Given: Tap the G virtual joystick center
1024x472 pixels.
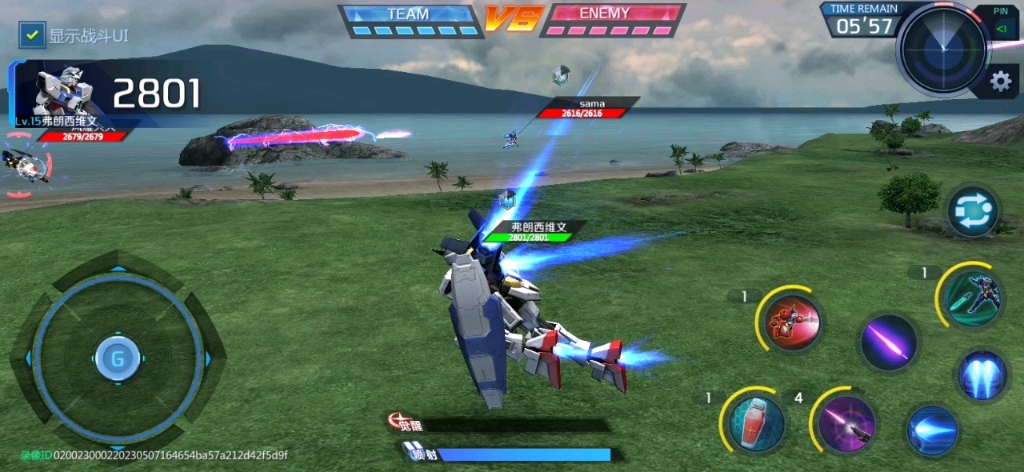Looking at the screenshot, I should pyautogui.click(x=116, y=358).
